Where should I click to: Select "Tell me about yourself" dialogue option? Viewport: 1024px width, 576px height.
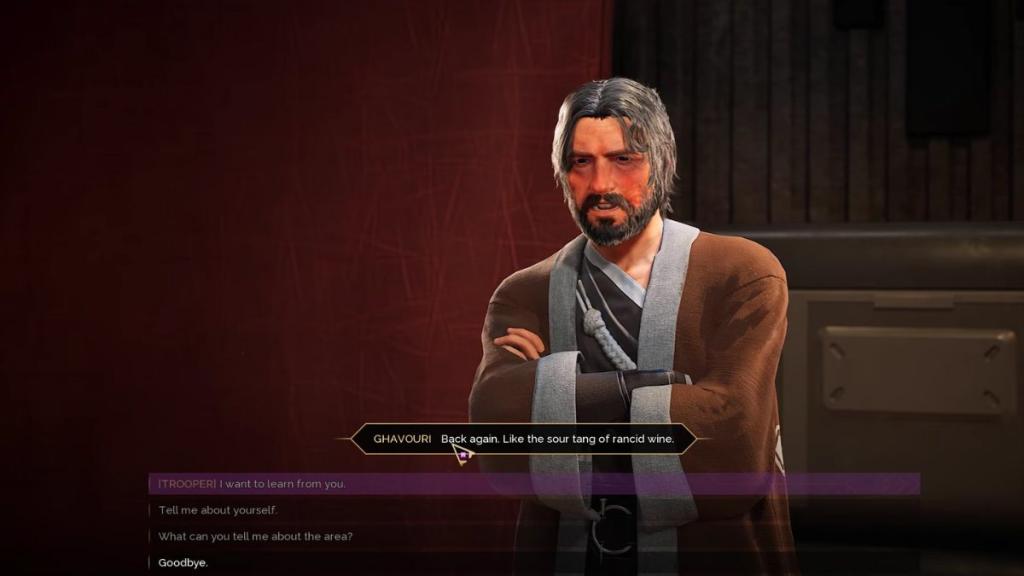pyautogui.click(x=218, y=510)
